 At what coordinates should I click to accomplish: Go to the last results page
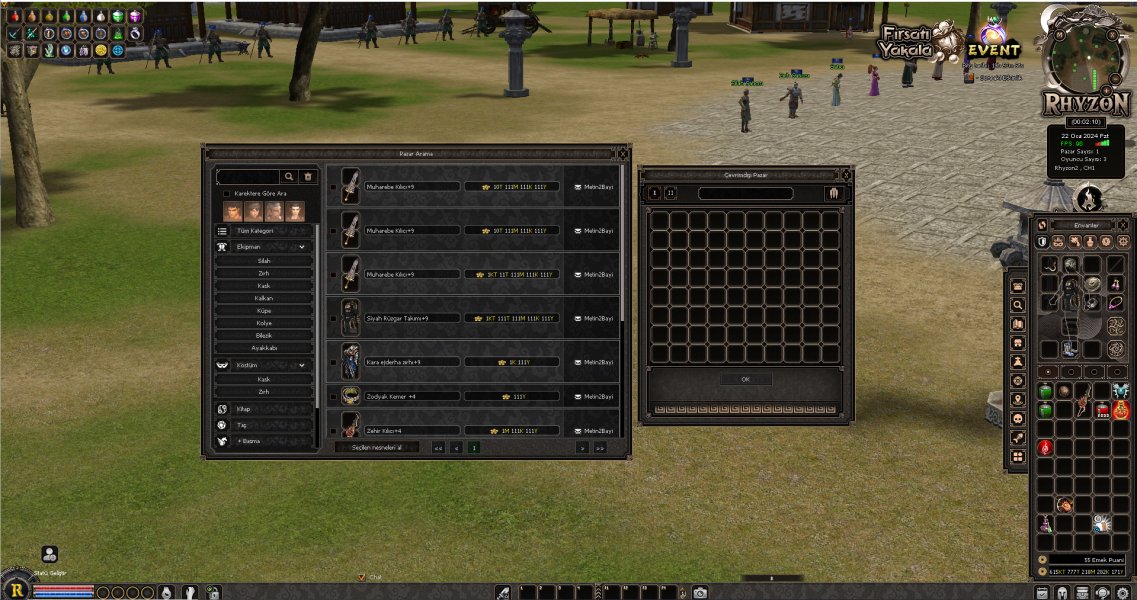pos(599,447)
